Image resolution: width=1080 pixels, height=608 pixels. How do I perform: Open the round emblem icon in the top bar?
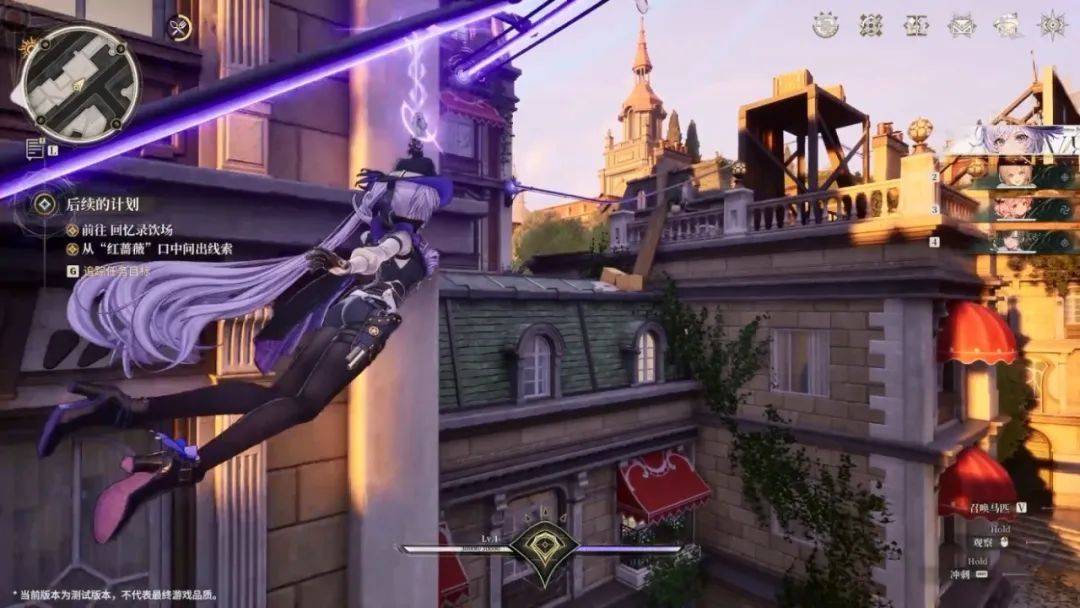coord(825,26)
